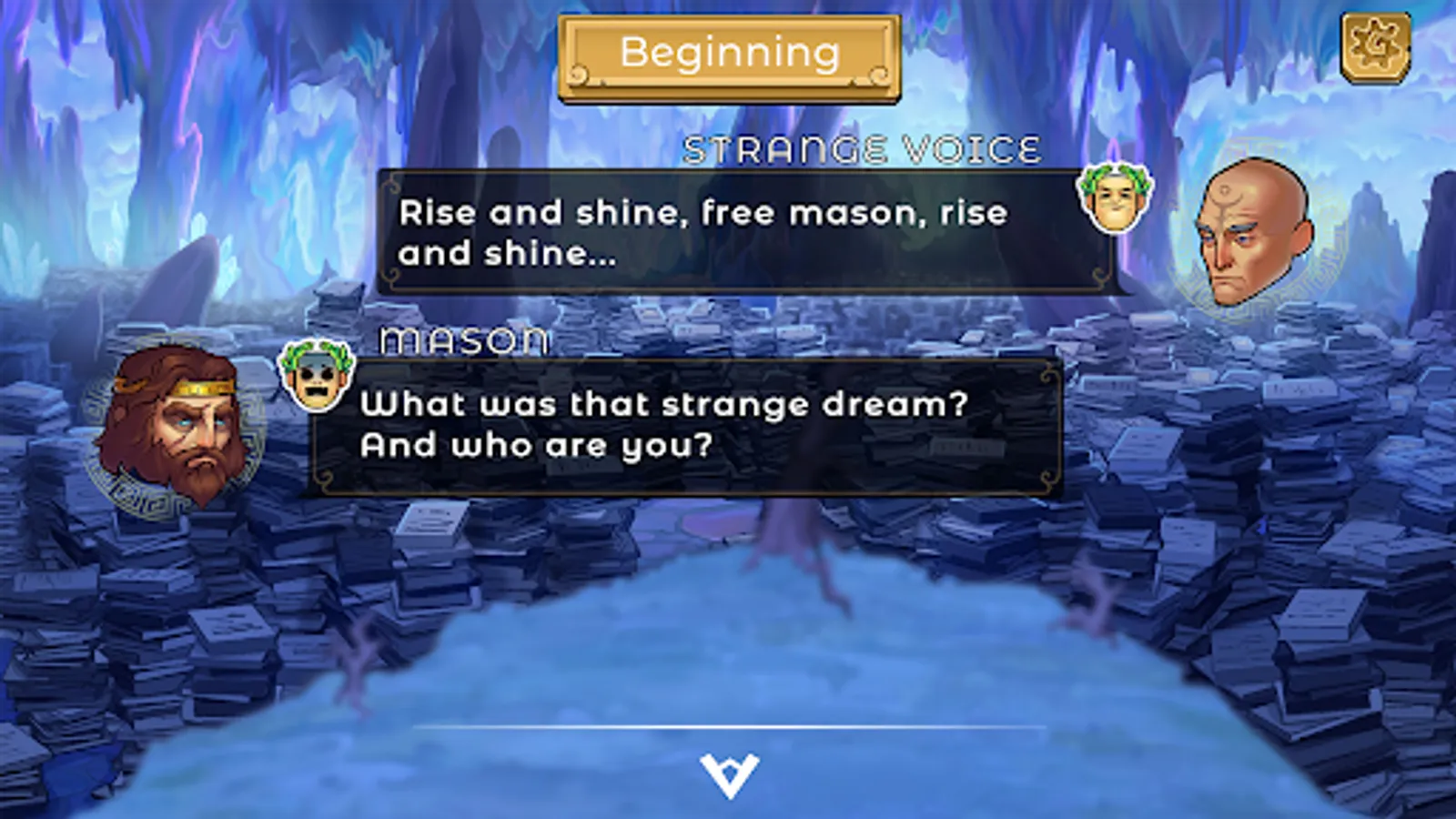Click the thin horizontal divider line near the bottom

pyautogui.click(x=728, y=728)
